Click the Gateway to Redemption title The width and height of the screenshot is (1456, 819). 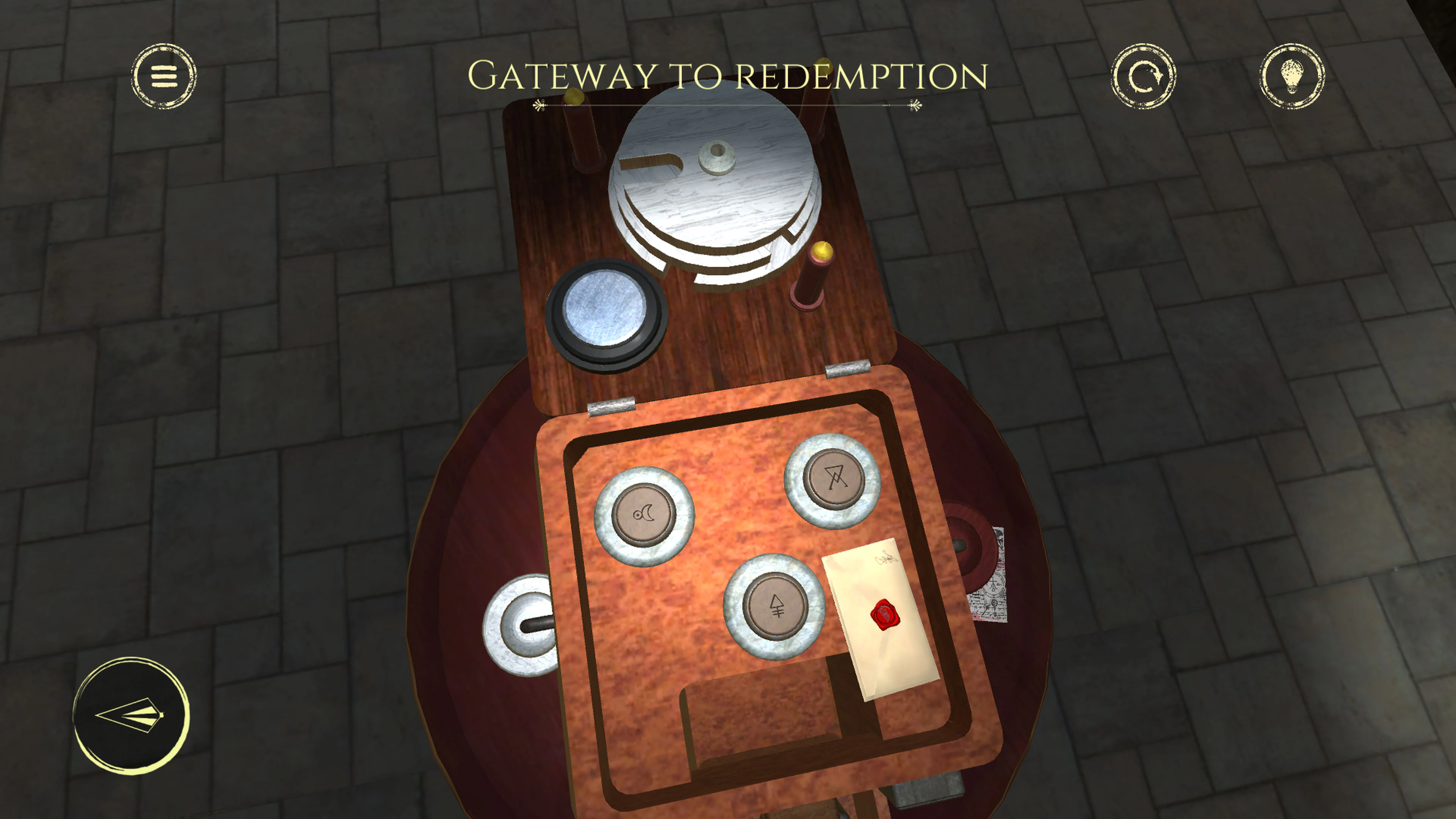[x=728, y=74]
